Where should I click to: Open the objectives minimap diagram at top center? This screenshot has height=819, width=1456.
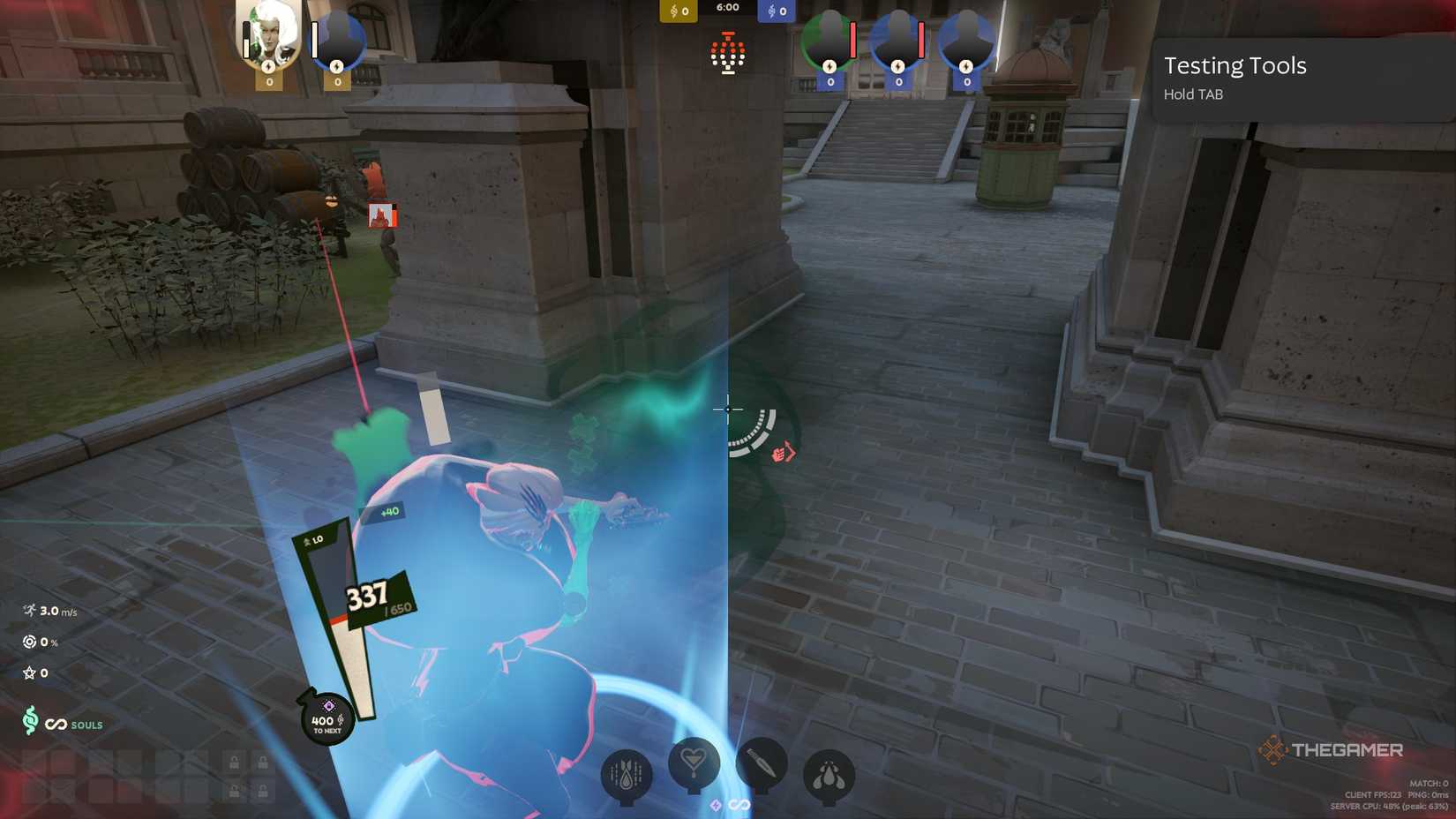[726, 53]
